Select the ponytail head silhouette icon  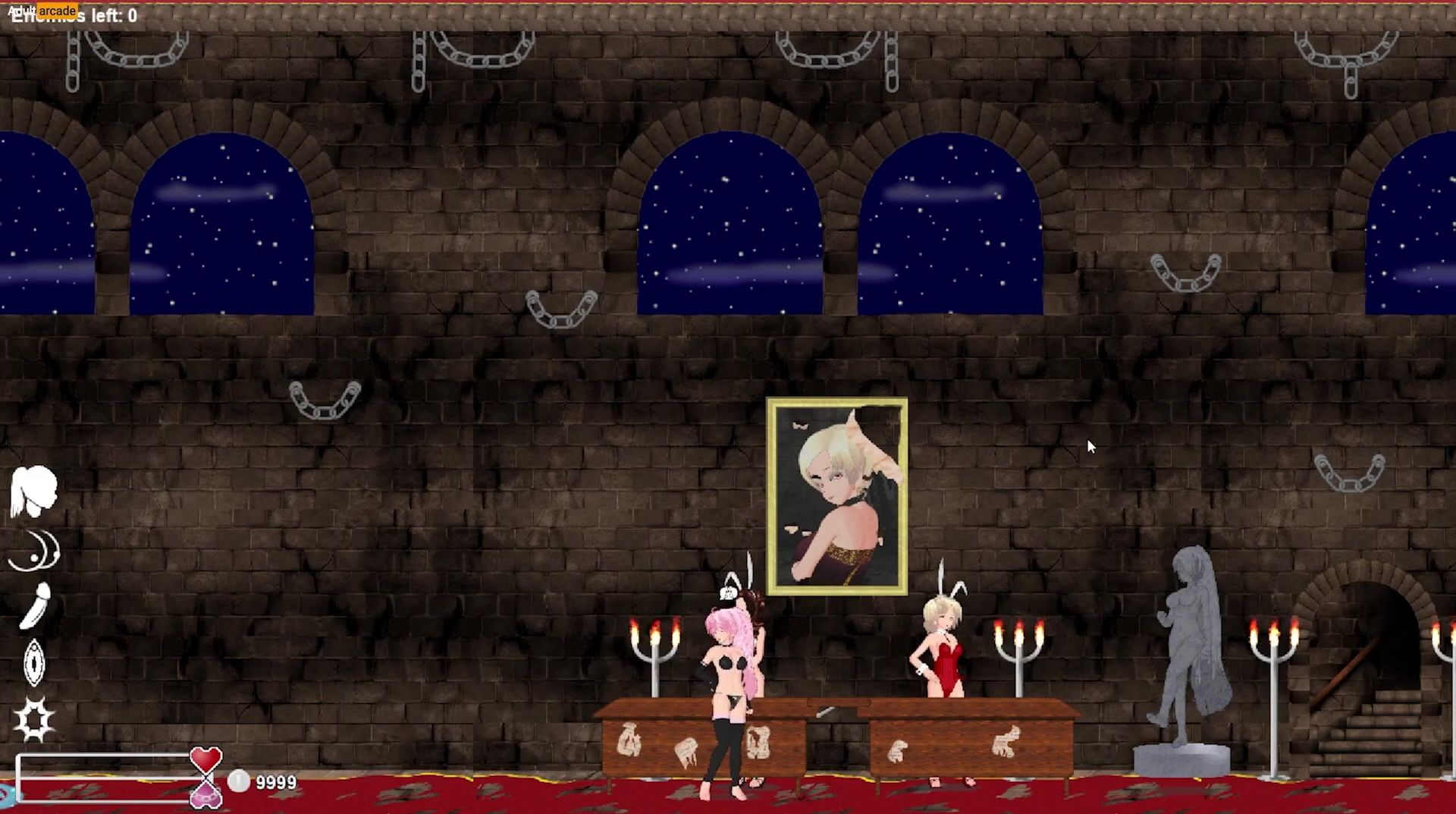coord(33,490)
